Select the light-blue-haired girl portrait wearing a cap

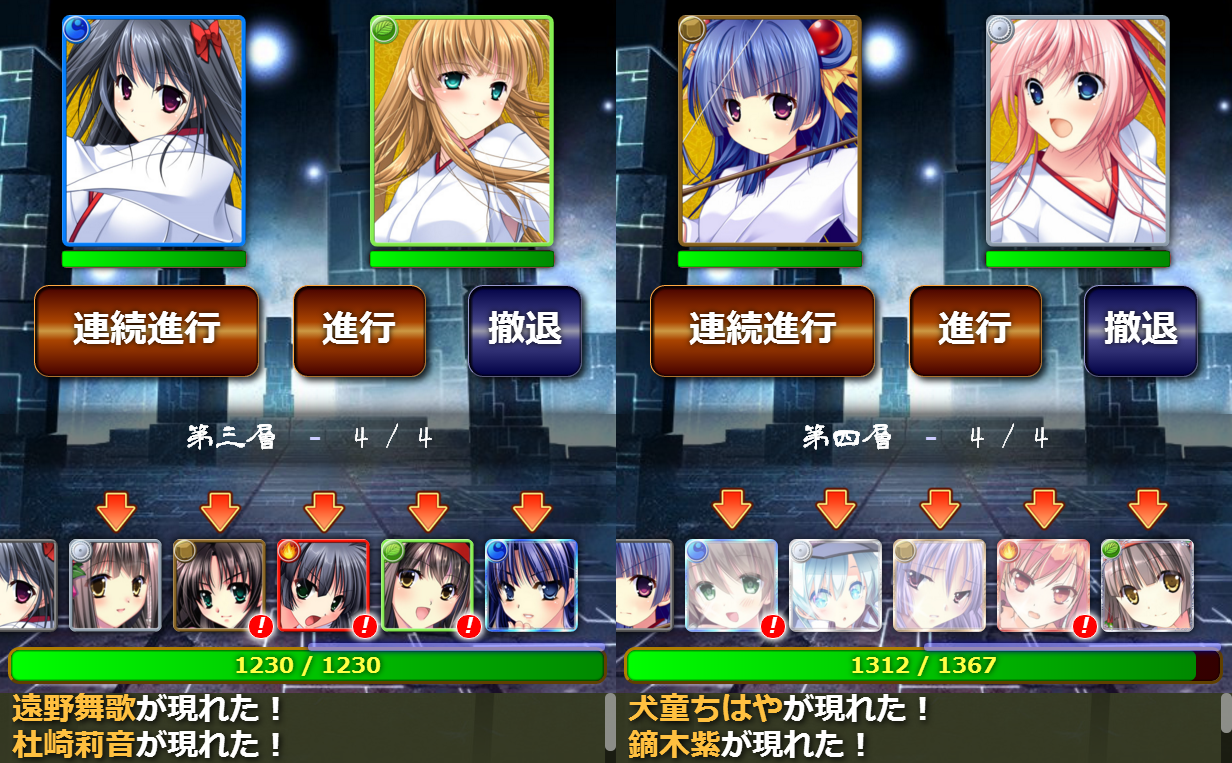coord(835,586)
